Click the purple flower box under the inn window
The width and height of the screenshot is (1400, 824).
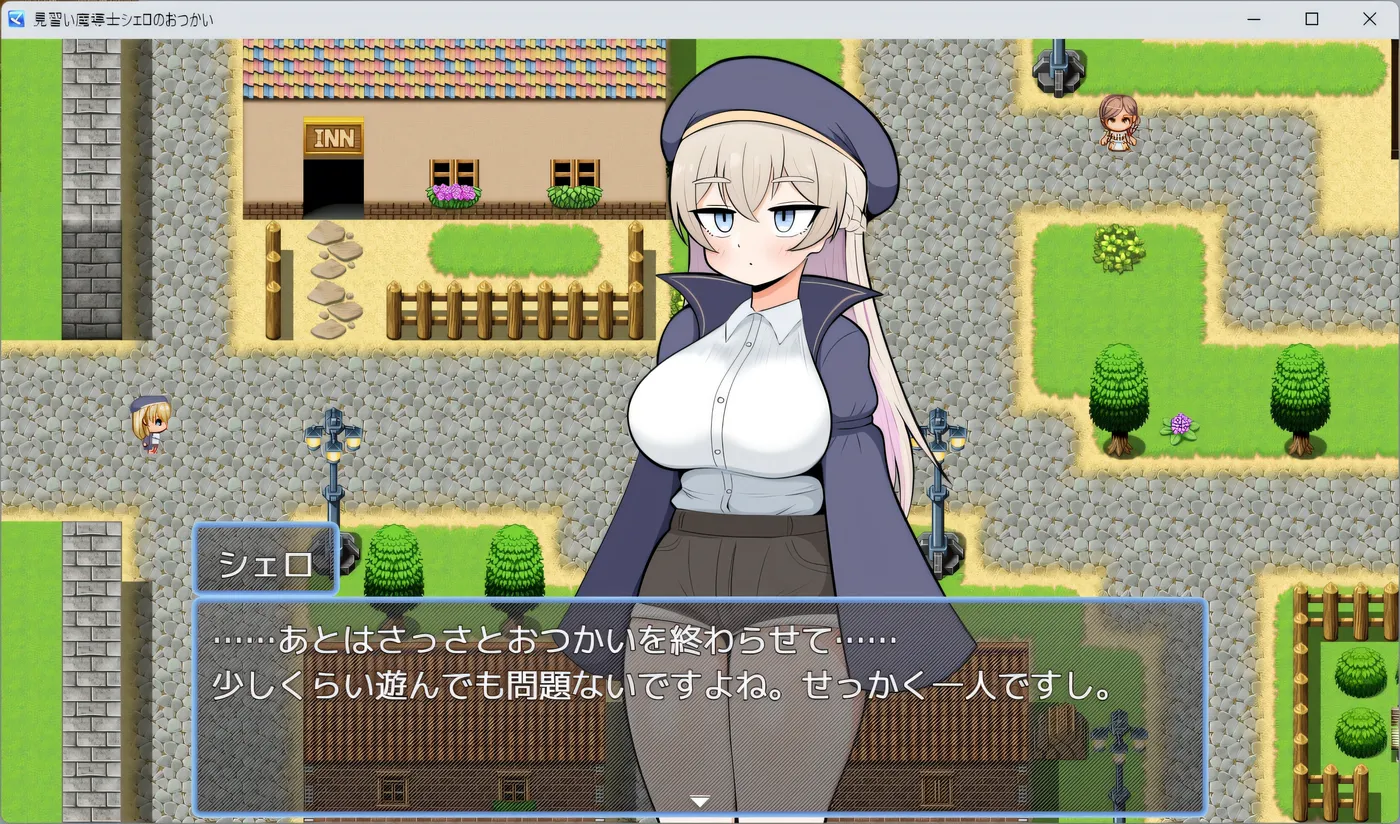(x=452, y=192)
